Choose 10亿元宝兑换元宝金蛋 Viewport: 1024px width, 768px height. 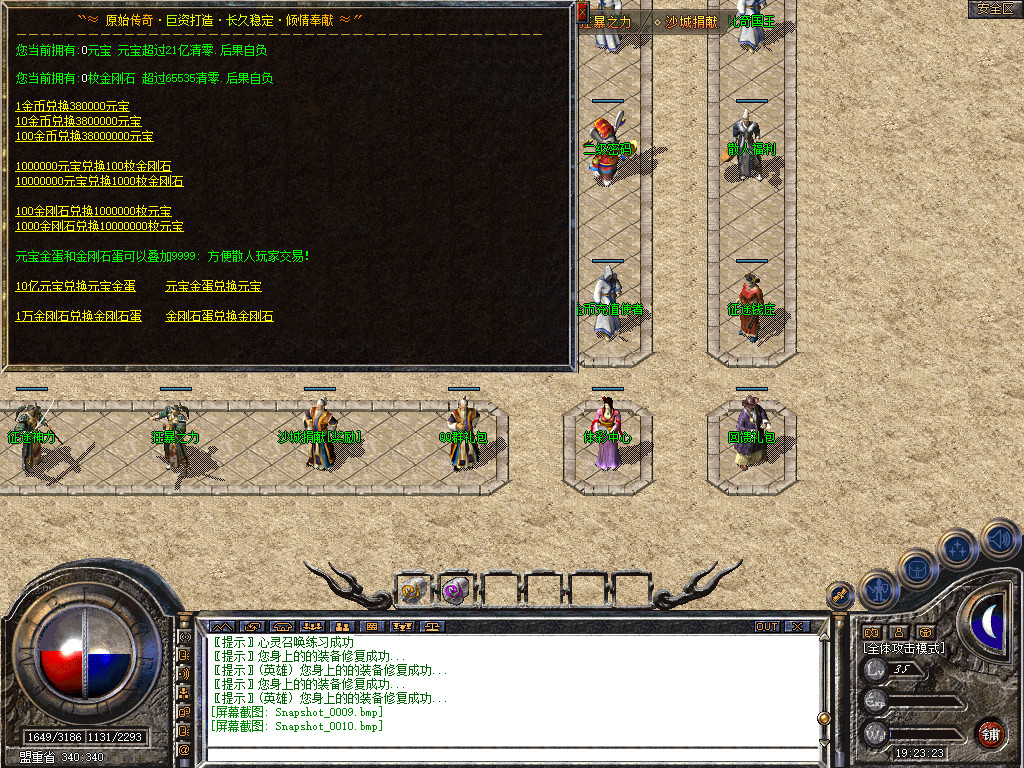[x=75, y=286]
